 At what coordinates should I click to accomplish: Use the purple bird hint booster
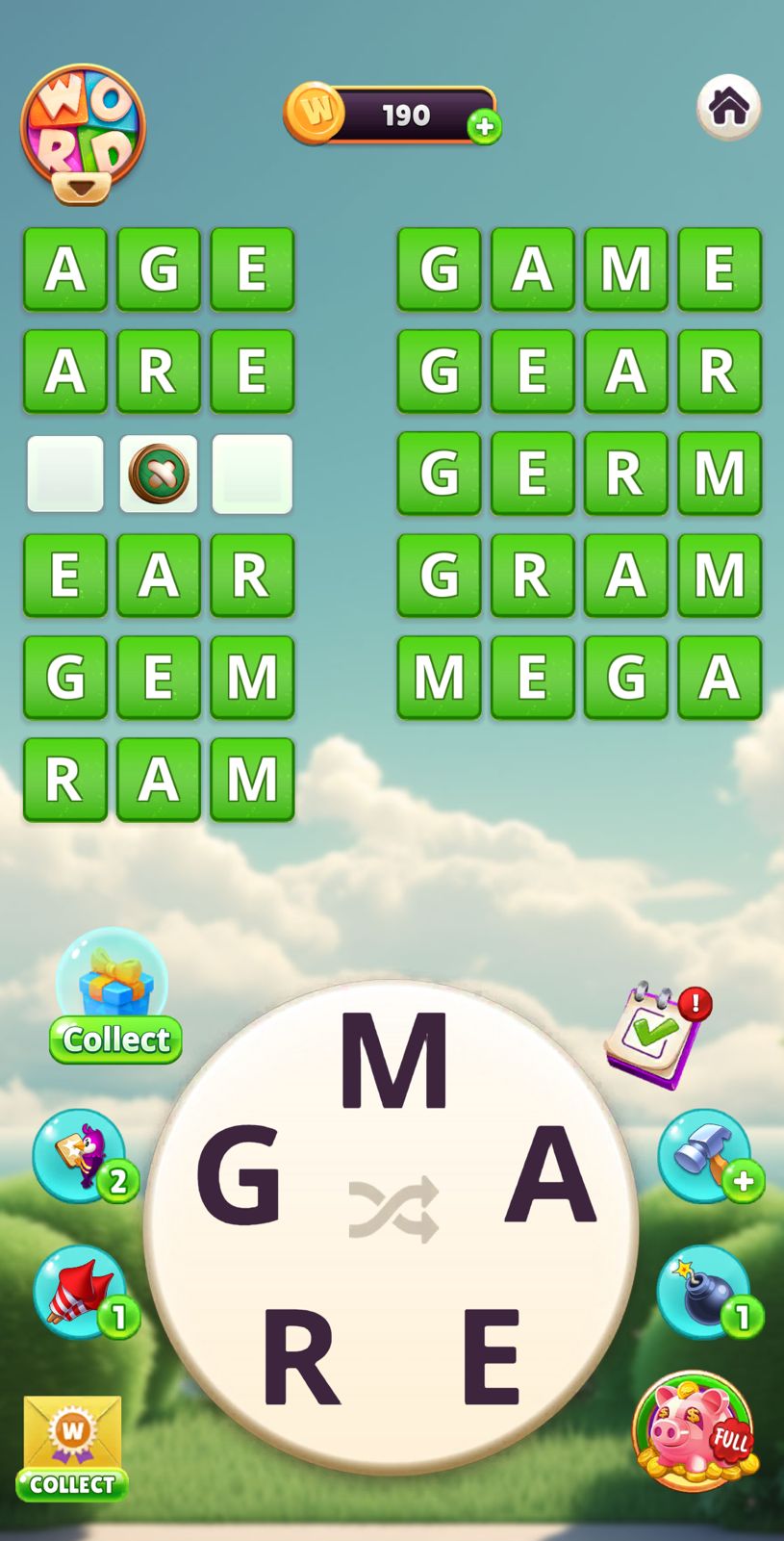point(82,1155)
